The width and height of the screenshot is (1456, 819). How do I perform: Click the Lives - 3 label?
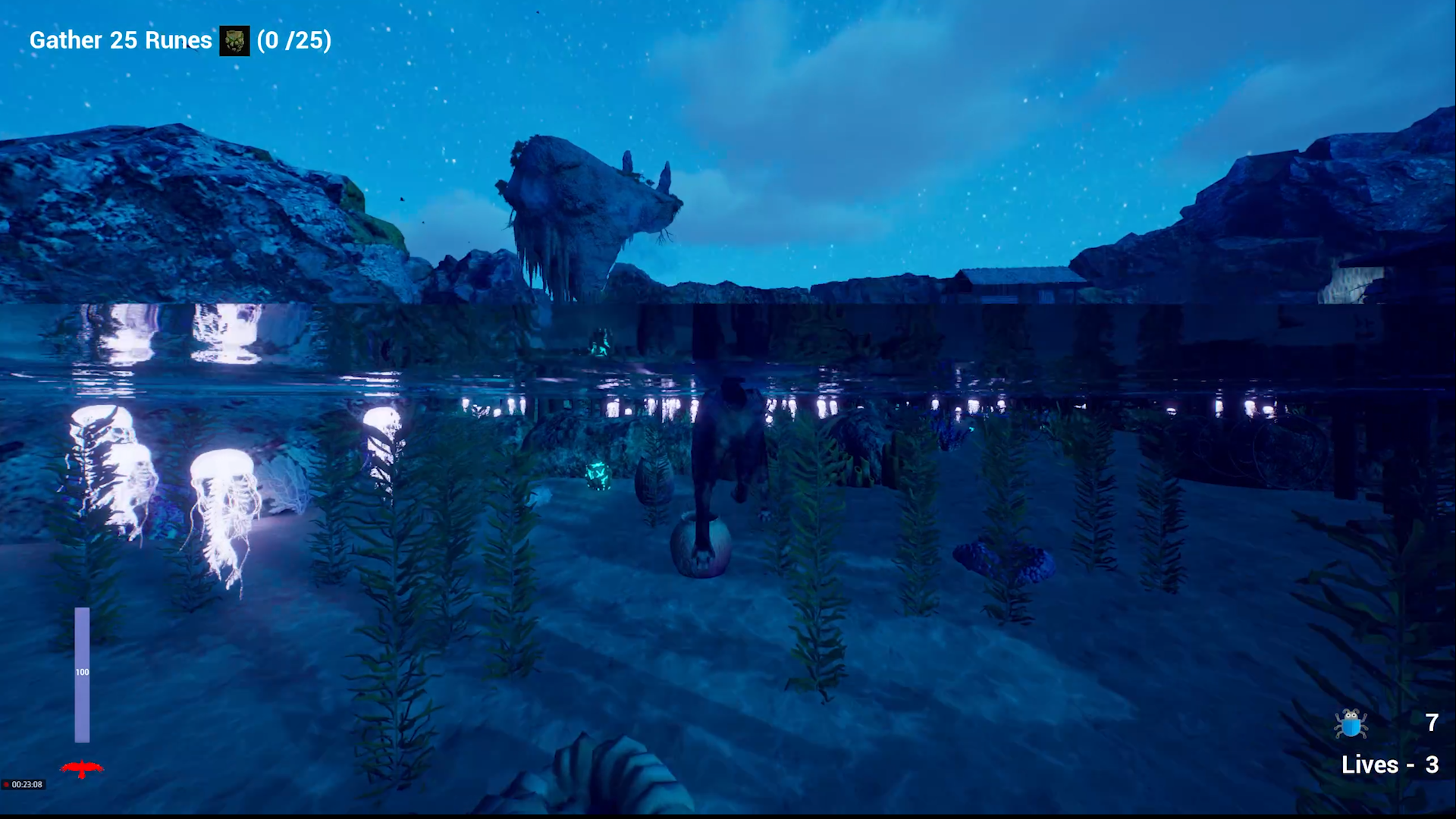(x=1389, y=764)
